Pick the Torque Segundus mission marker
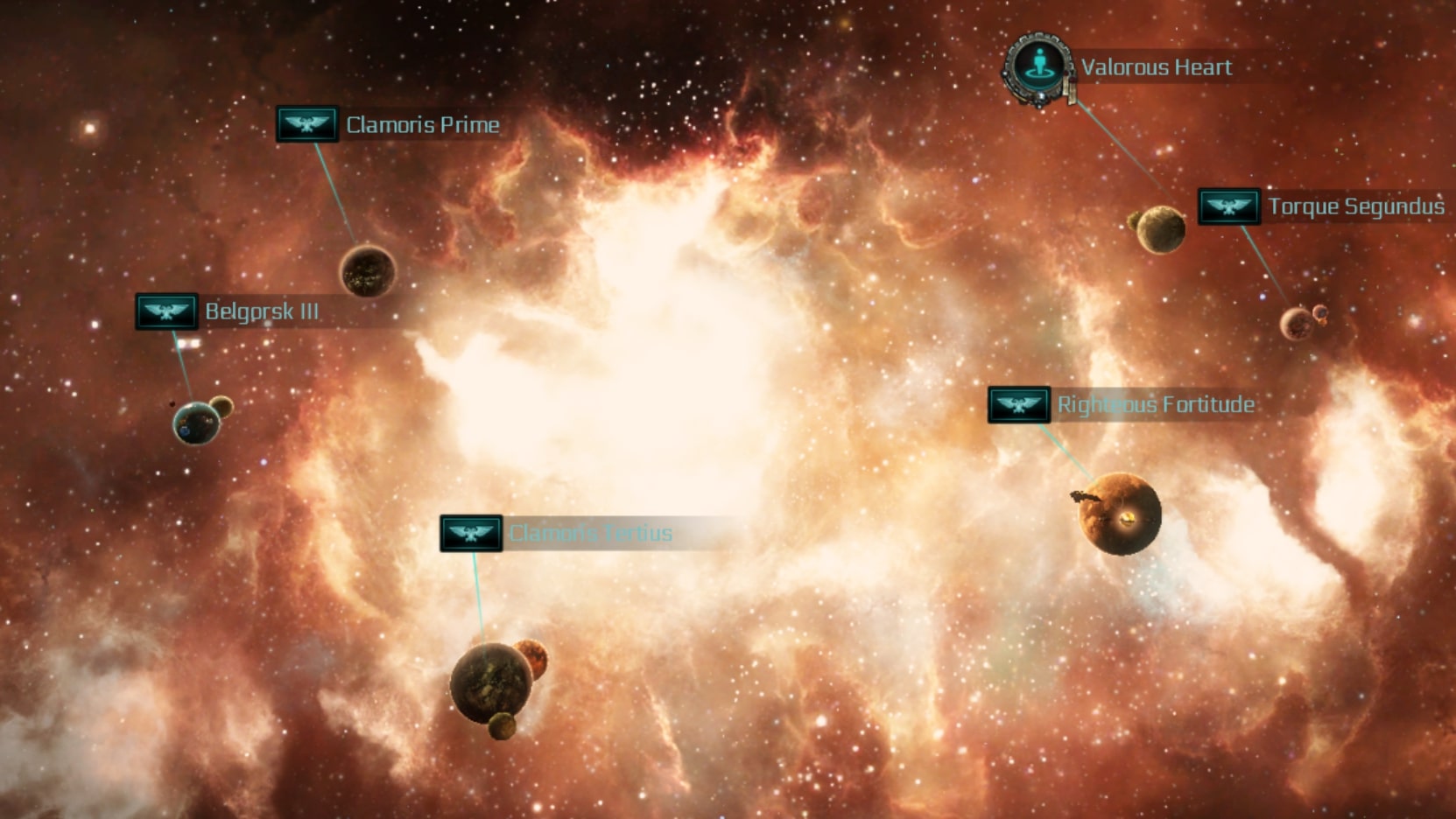This screenshot has height=819, width=1456. pyautogui.click(x=1229, y=206)
